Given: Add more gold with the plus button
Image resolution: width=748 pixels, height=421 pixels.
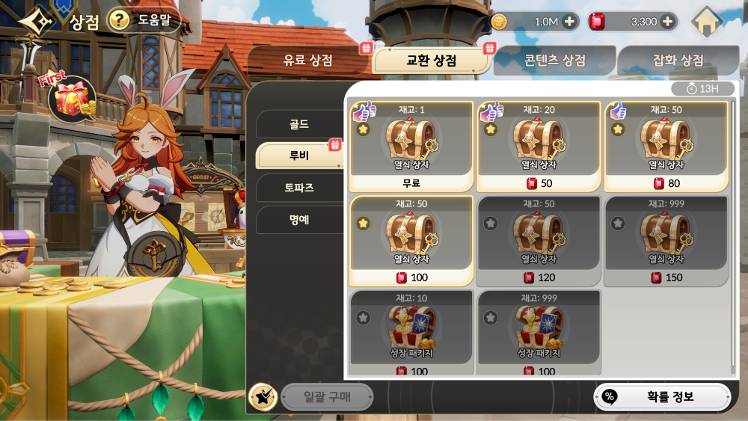Looking at the screenshot, I should (x=570, y=21).
